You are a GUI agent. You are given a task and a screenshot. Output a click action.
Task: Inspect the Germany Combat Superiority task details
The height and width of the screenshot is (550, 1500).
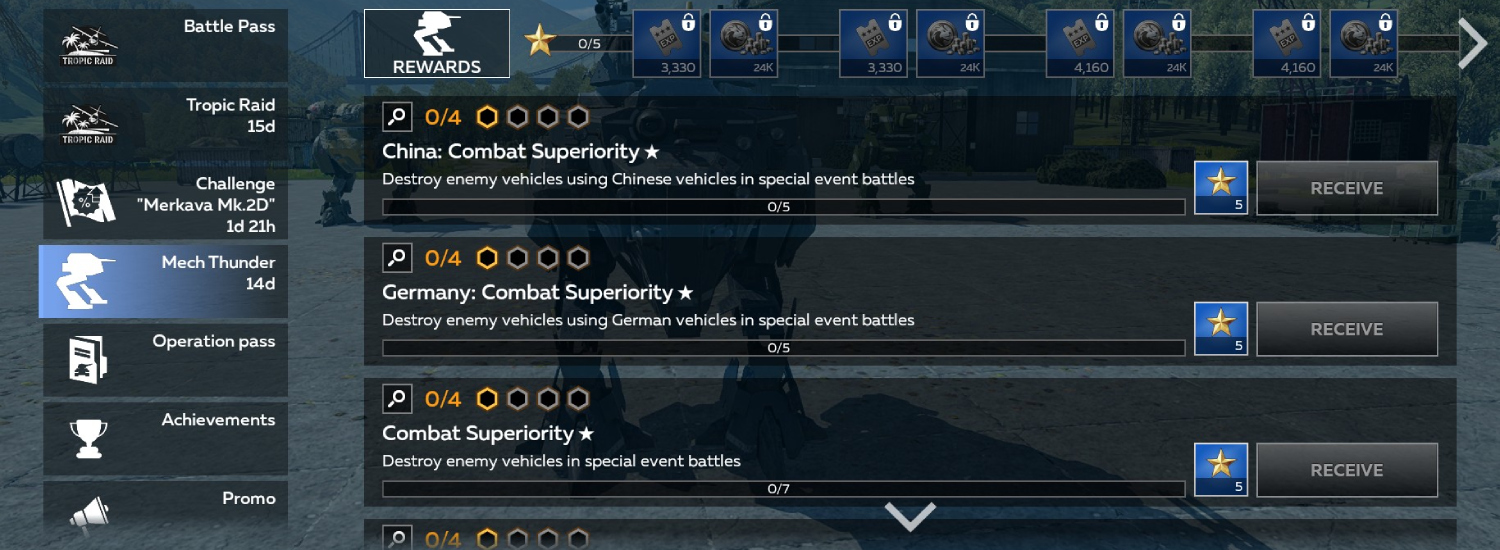tap(397, 258)
